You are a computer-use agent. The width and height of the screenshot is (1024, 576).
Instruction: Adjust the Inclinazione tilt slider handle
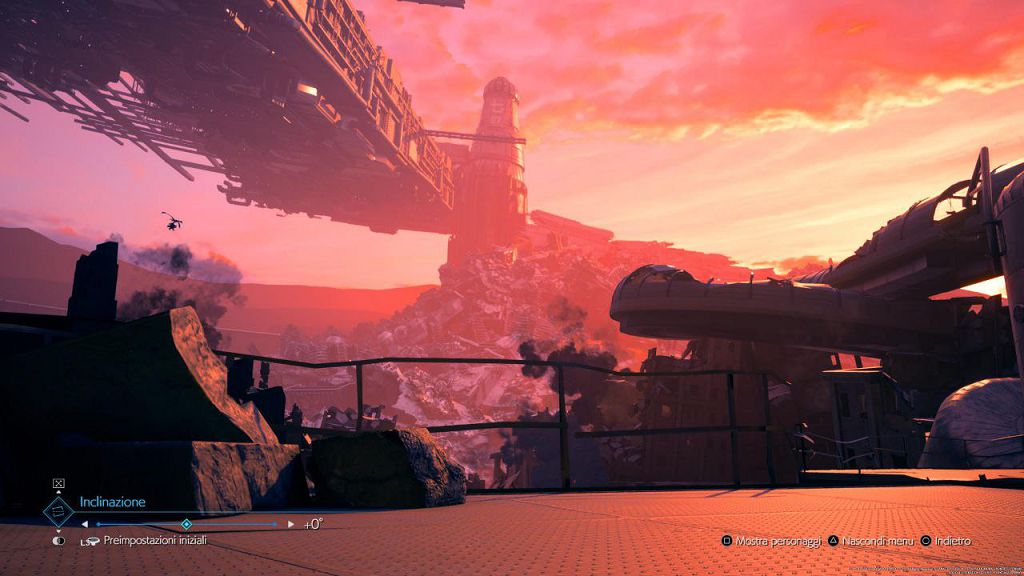186,524
